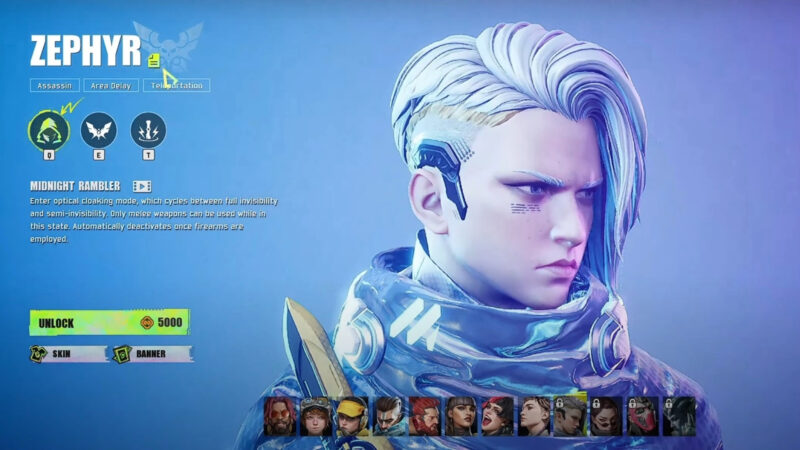Screen dimensions: 800x450
Task: Select the bat-winged ability icon
Action: (x=99, y=130)
